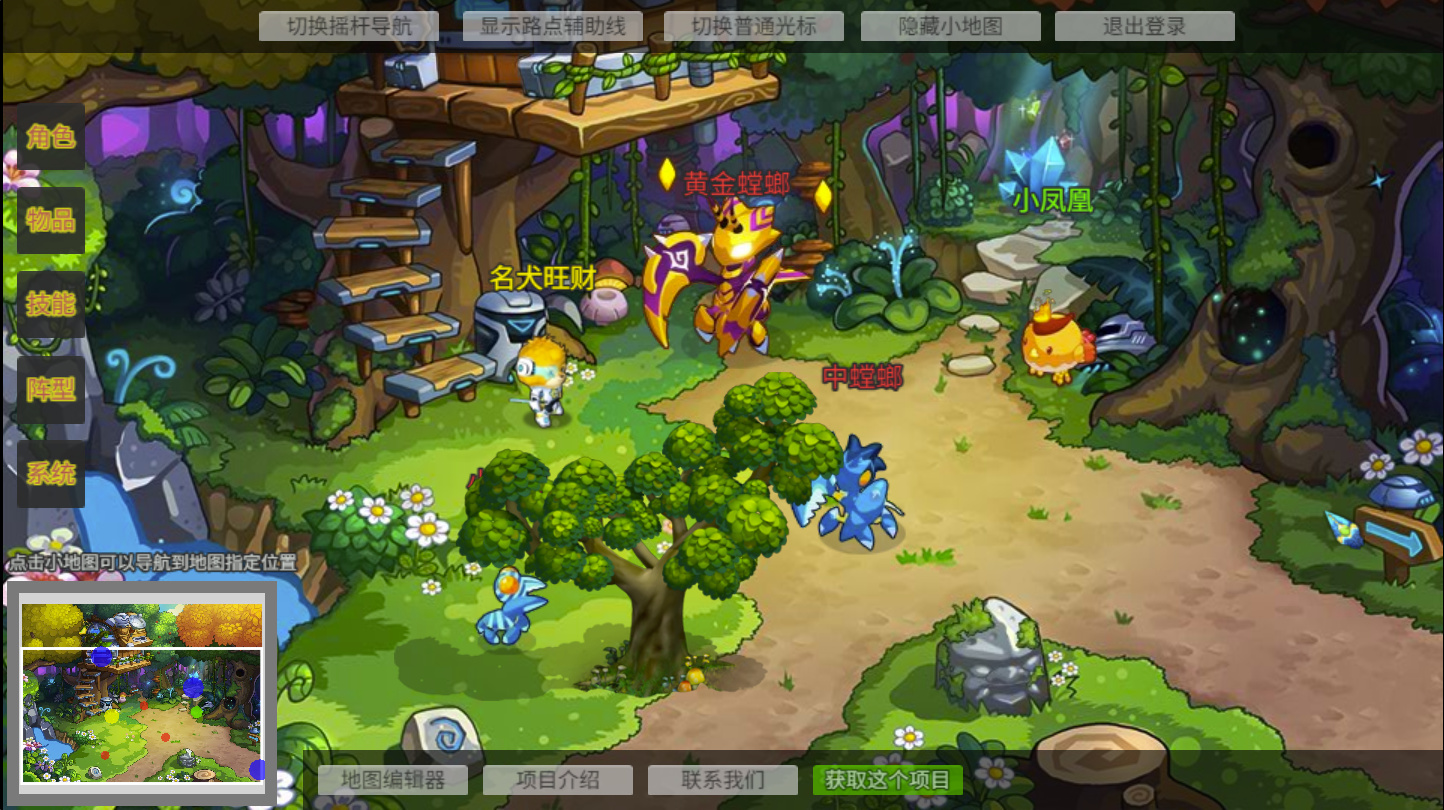Open the 物品 items menu
1444x810 pixels.
51,220
